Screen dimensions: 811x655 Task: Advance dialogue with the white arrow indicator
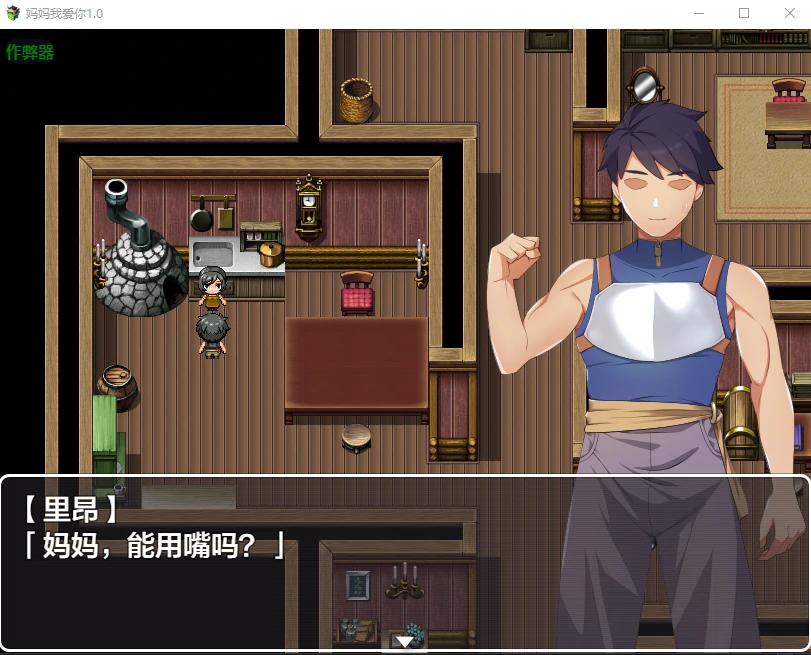[404, 640]
